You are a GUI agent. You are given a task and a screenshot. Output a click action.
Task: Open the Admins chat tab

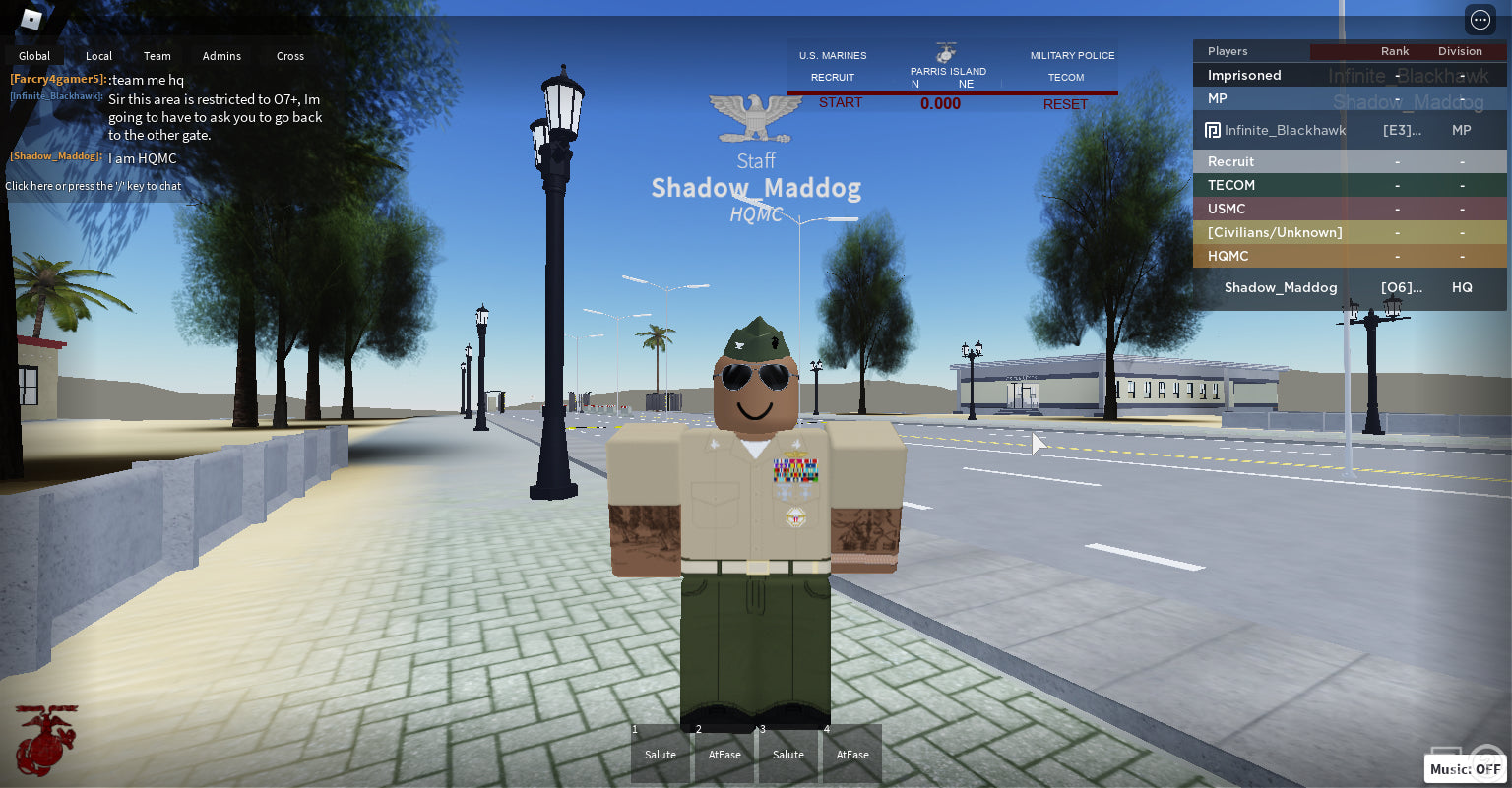[221, 56]
